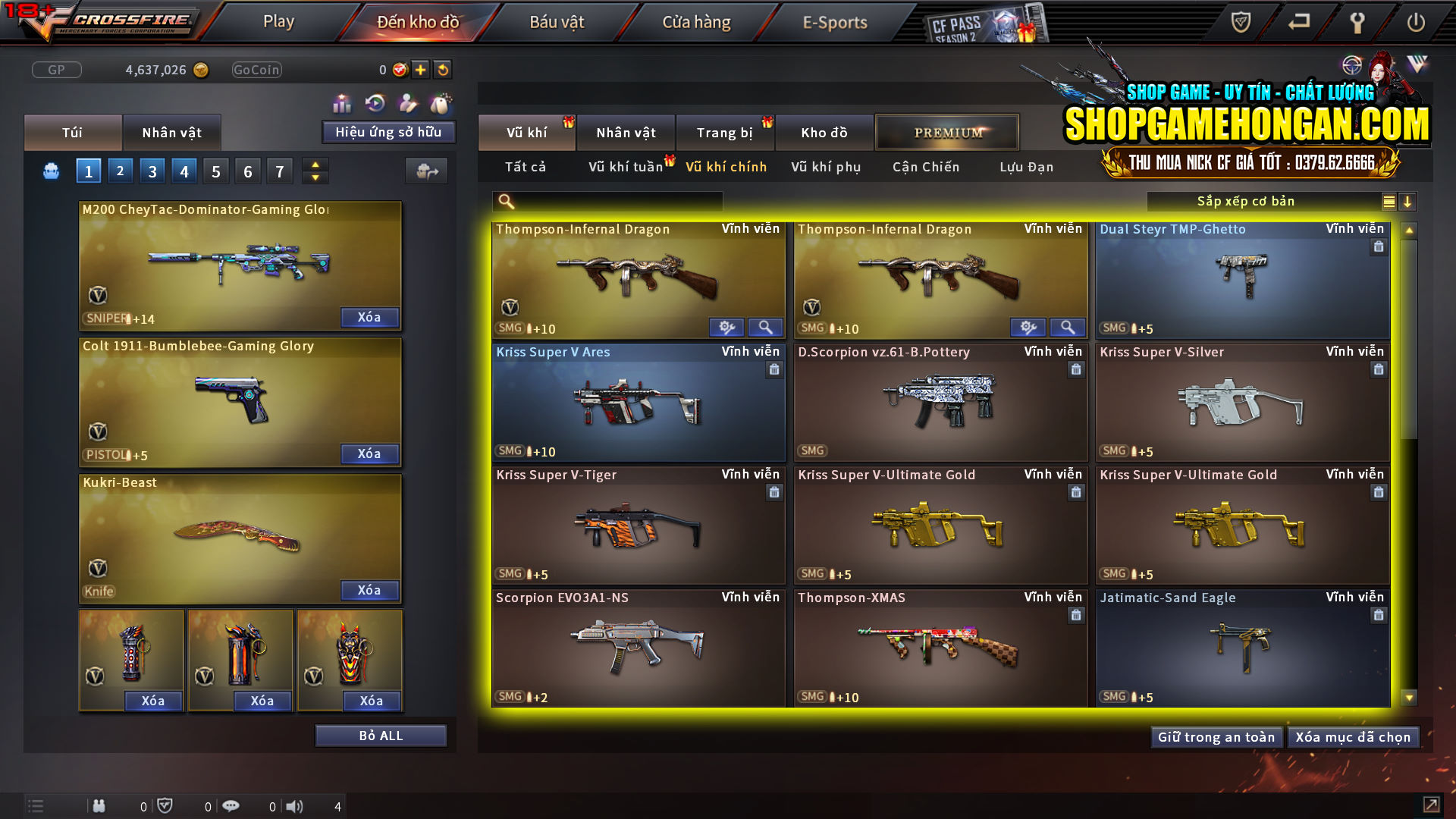Click the volume speaker control at bottom bar

click(x=295, y=806)
